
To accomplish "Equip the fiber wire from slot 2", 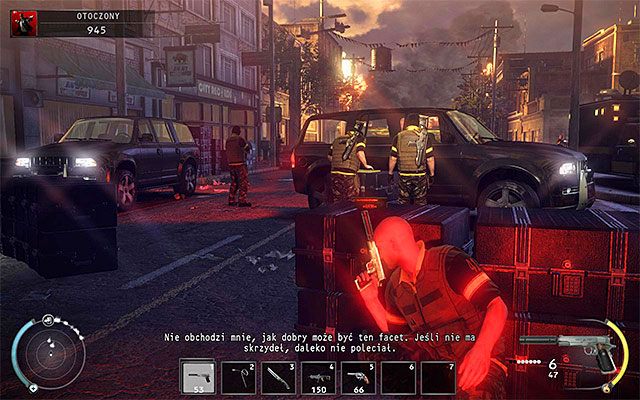I will pyautogui.click(x=238, y=376).
